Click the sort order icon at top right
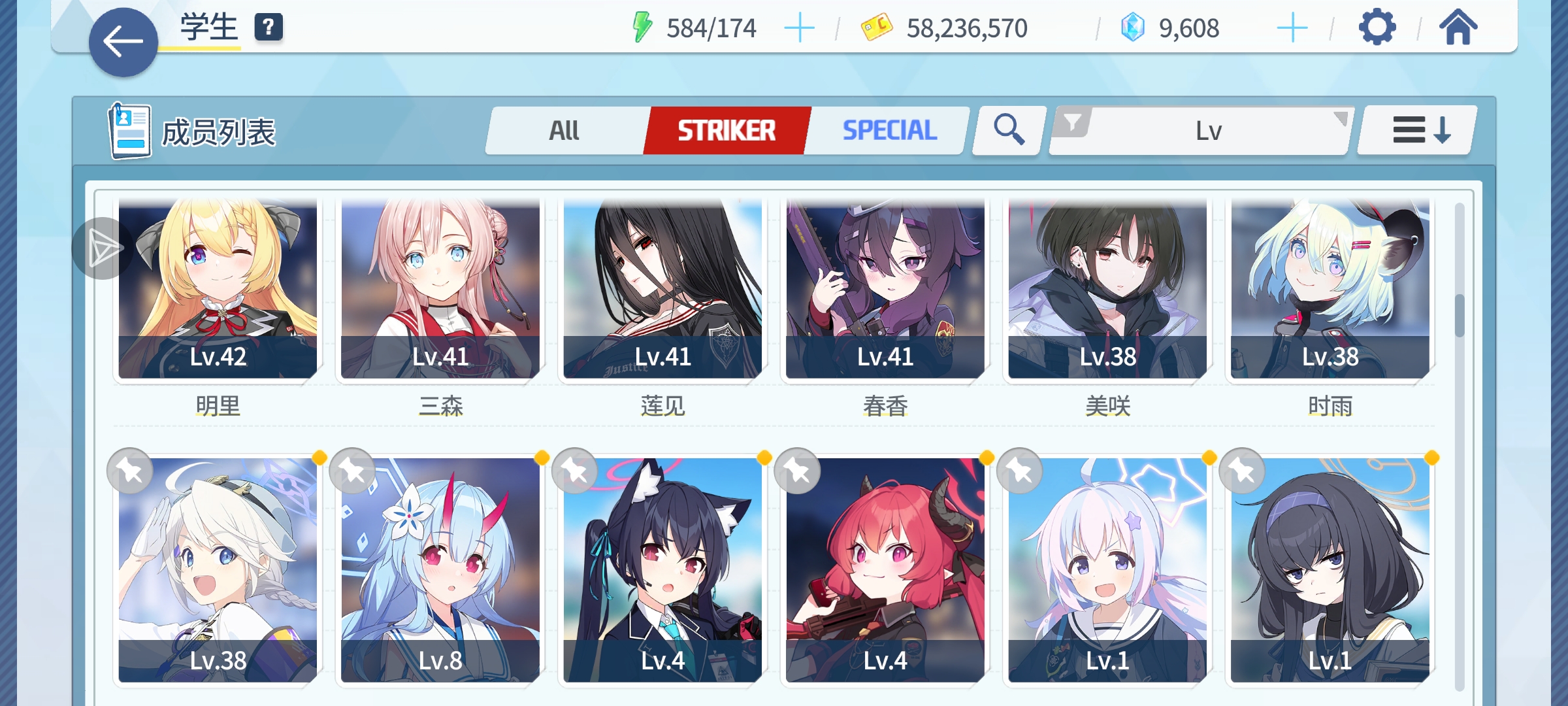This screenshot has height=706, width=1568. [x=1415, y=130]
